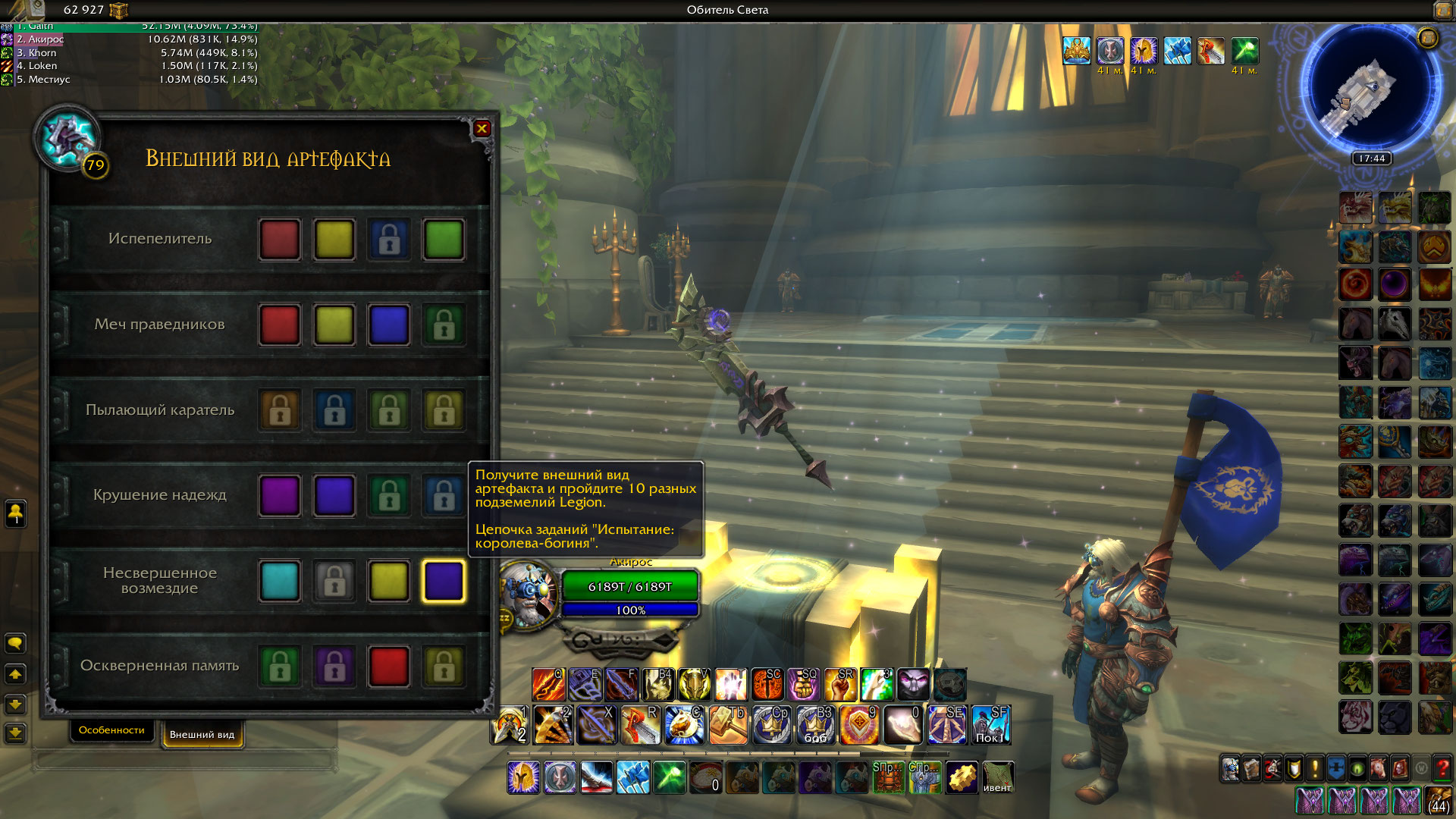Viewport: 1456px width, 819px height.
Task: Activate the golden hammer ability
Action: pos(728,725)
